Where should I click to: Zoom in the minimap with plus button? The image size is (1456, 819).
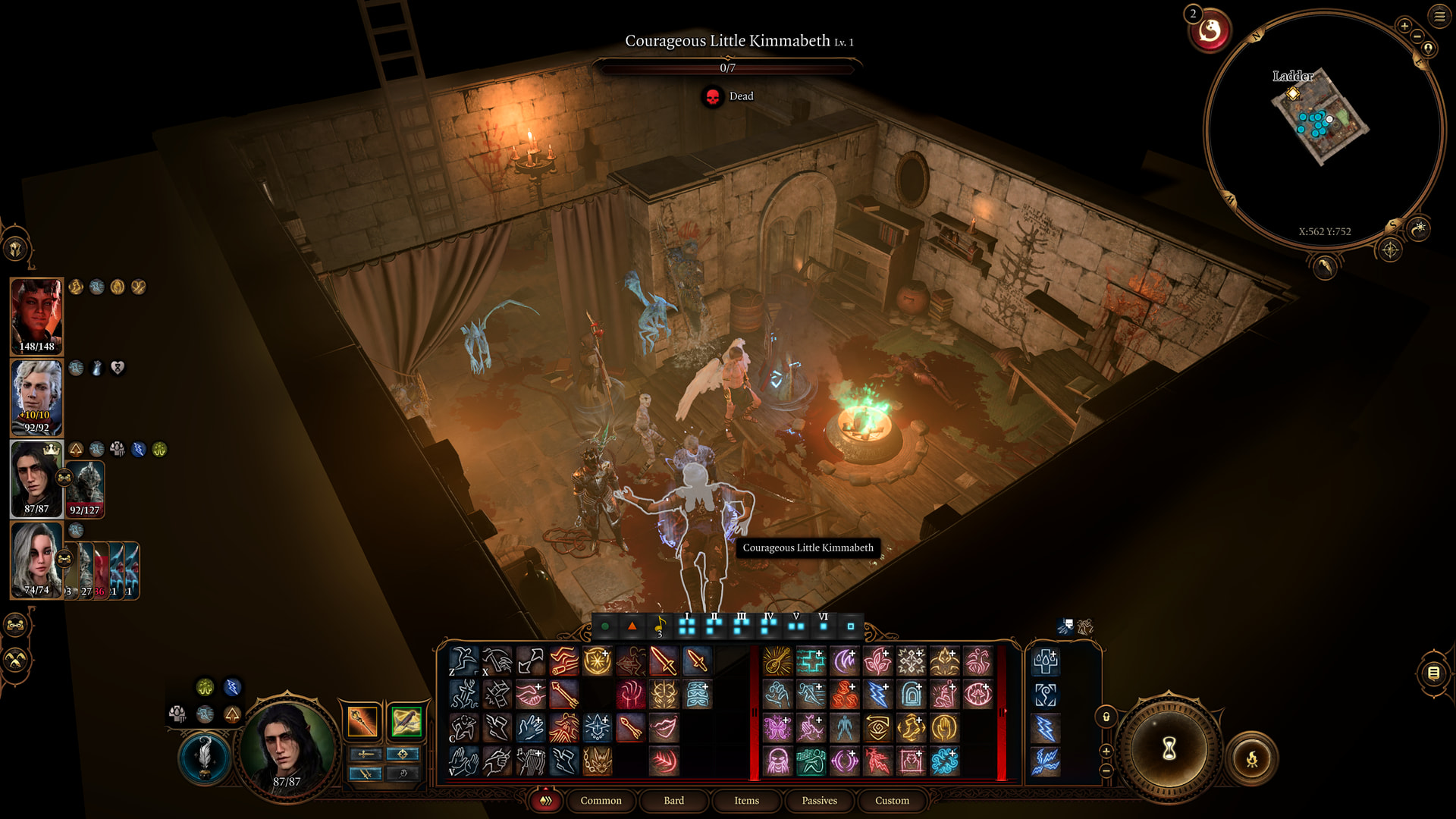coord(1404,27)
